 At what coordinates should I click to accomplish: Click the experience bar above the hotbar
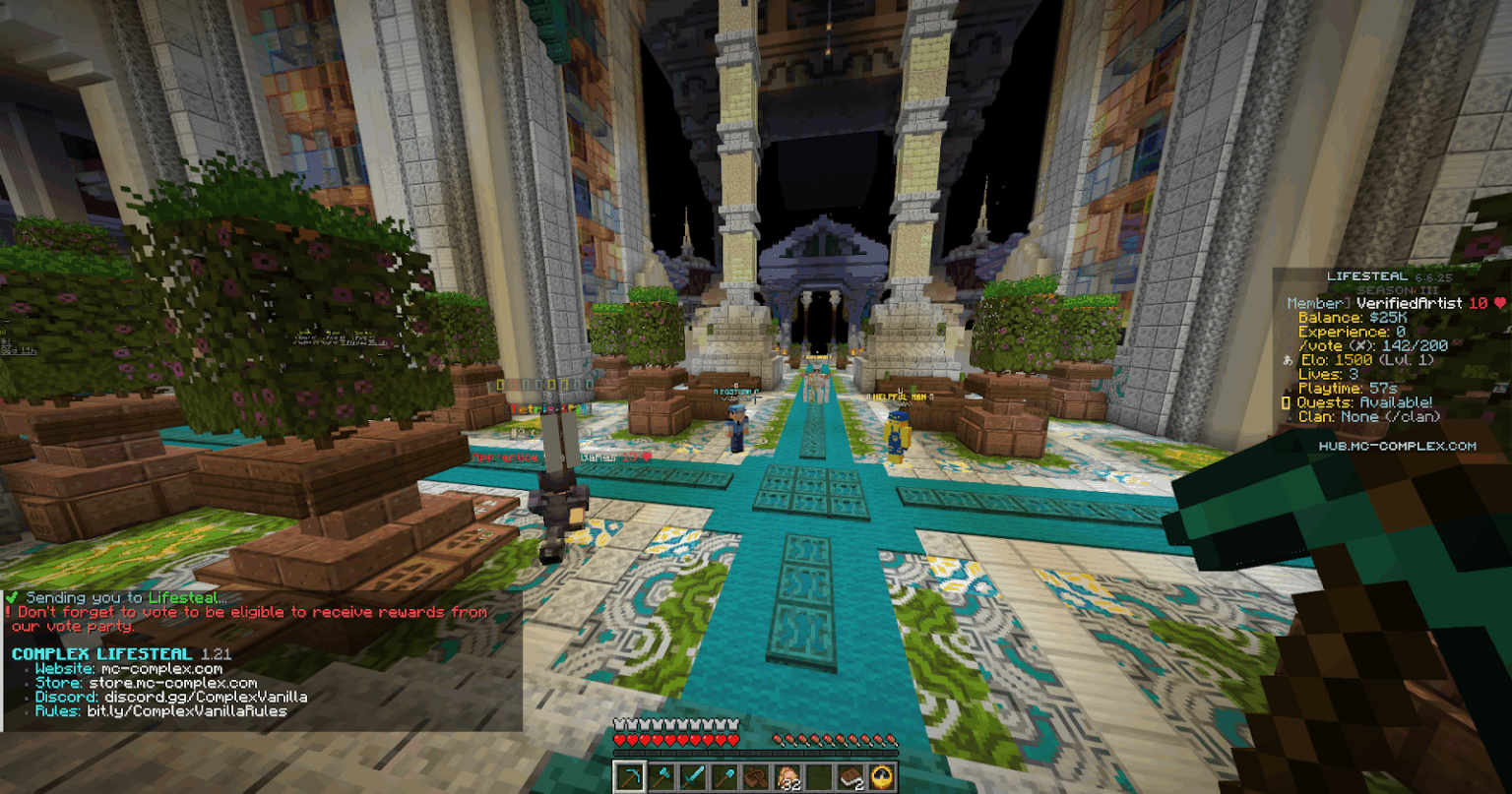[756, 753]
